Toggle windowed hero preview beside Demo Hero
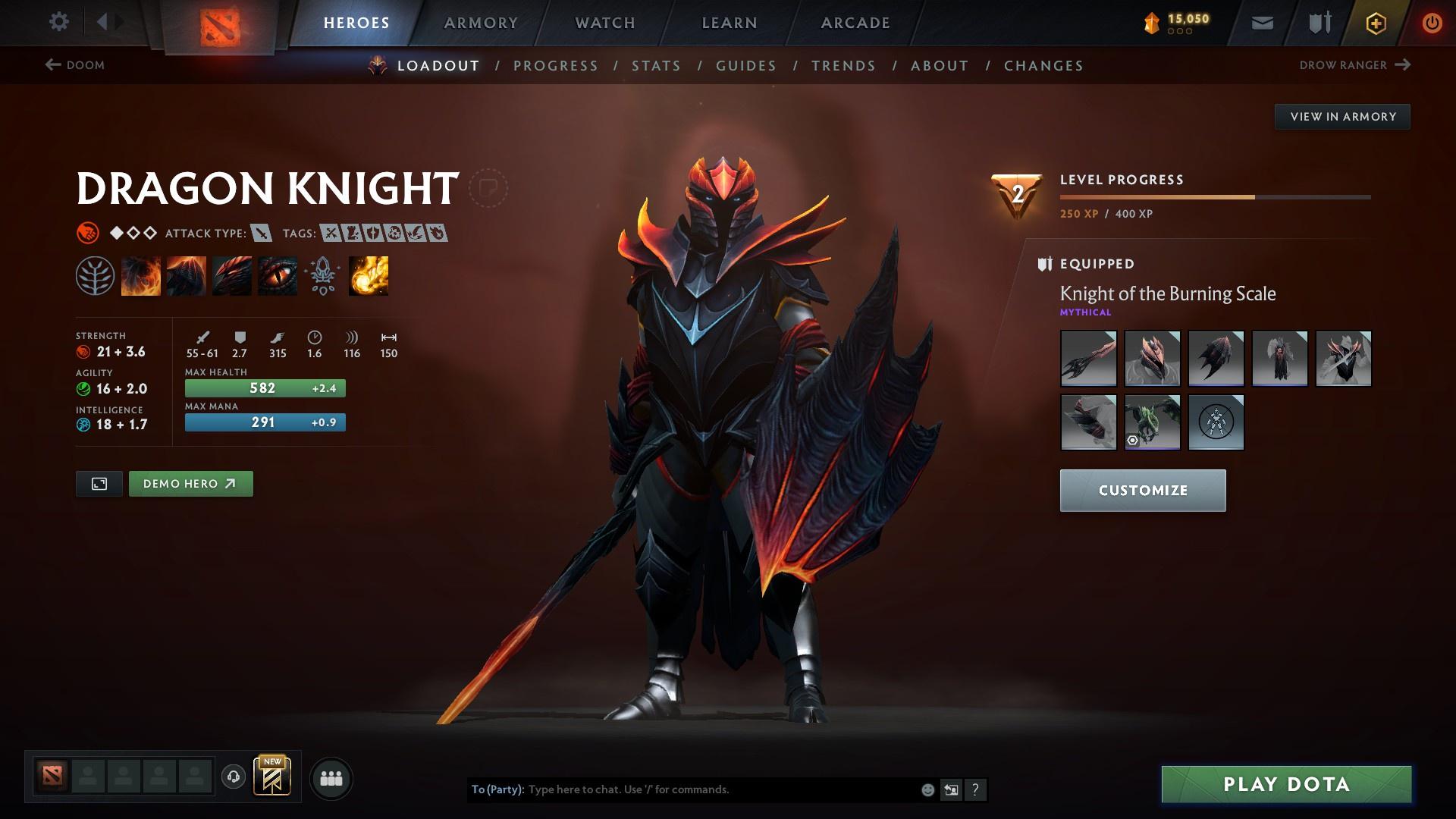1456x819 pixels. (99, 483)
